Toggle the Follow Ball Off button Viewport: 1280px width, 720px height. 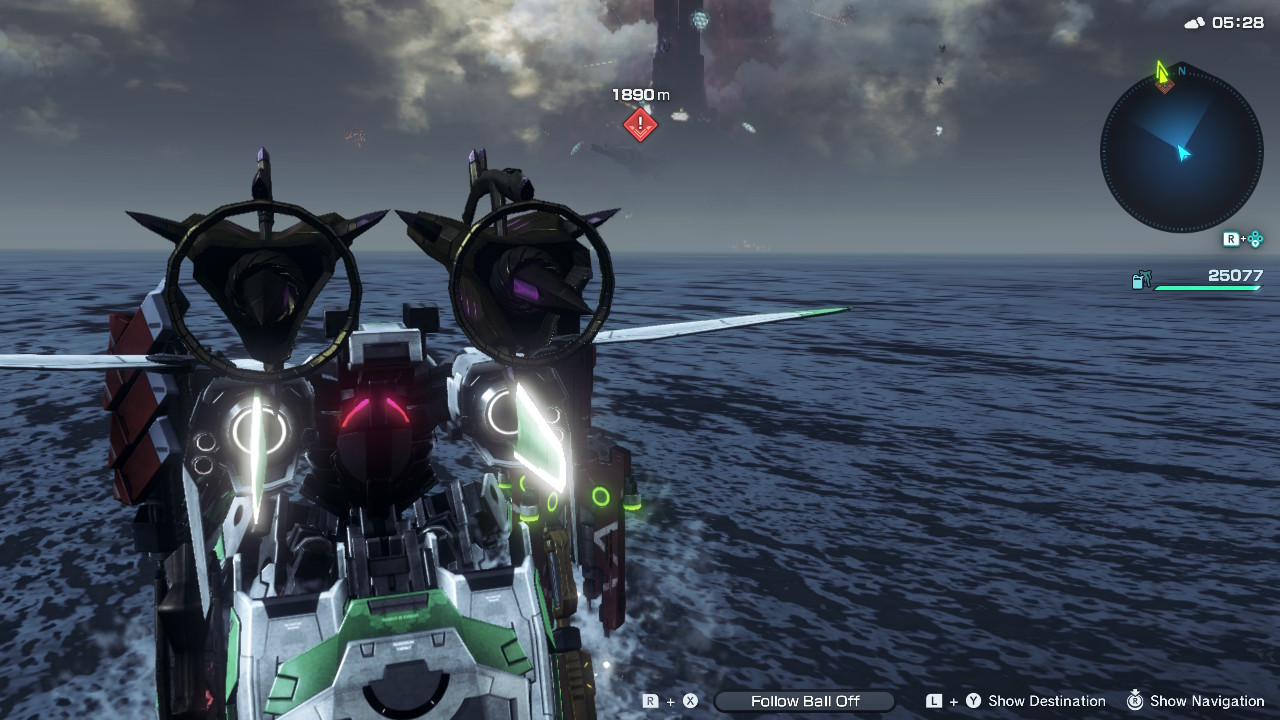point(804,701)
